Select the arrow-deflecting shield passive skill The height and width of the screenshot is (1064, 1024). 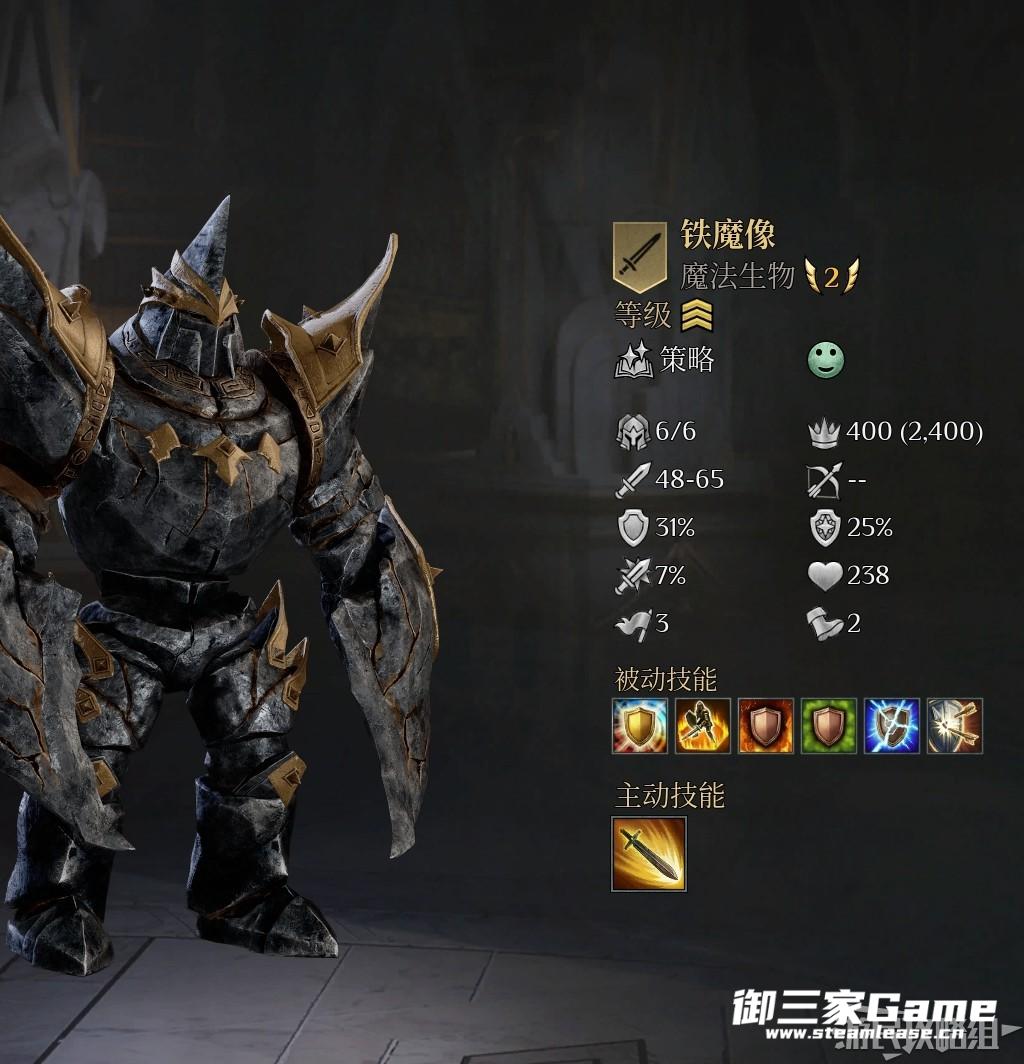[955, 726]
